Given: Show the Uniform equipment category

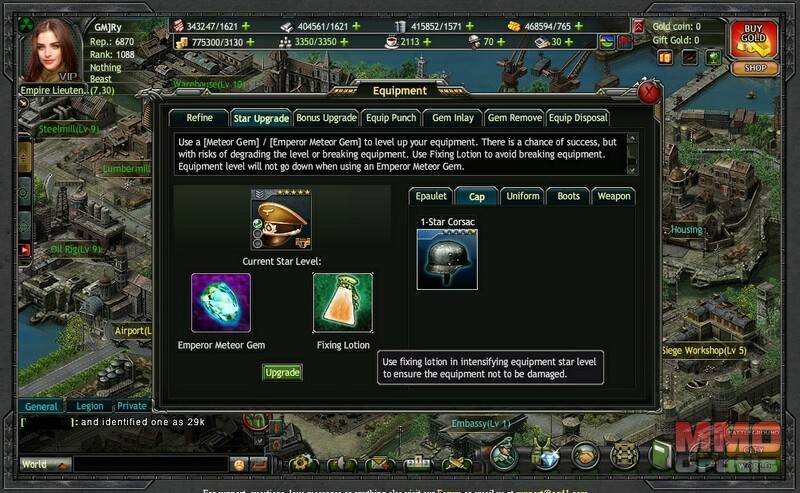Looking at the screenshot, I should tap(523, 196).
